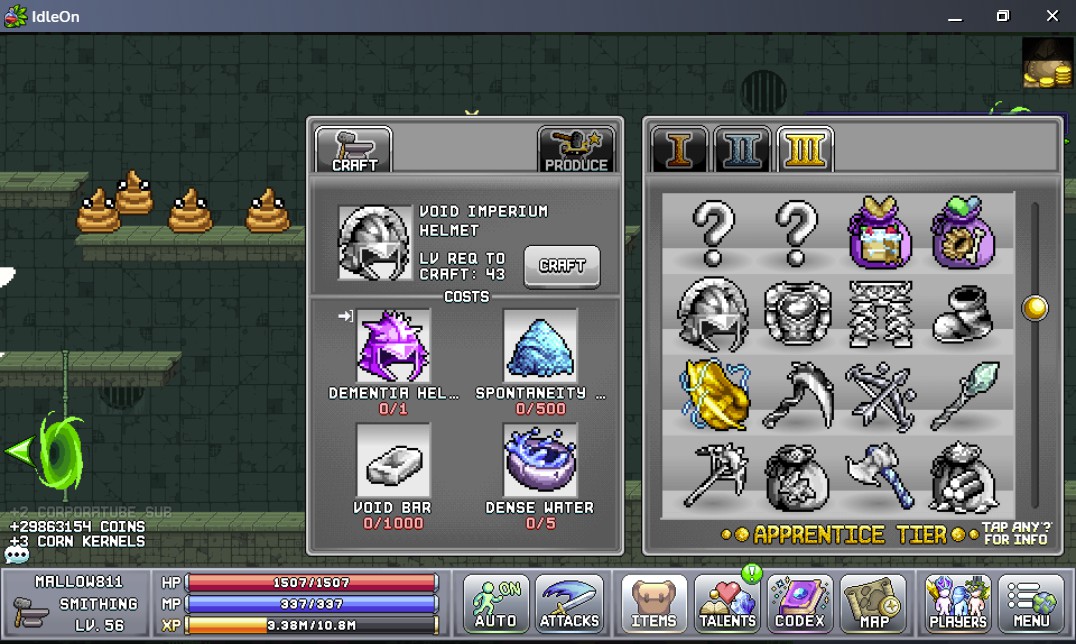Viewport: 1076px width, 644px height.
Task: Toggle the Auto attack button
Action: pyautogui.click(x=495, y=603)
